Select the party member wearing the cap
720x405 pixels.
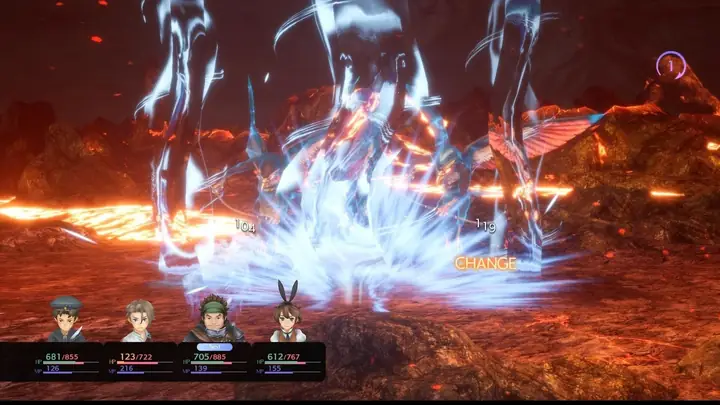click(x=66, y=320)
